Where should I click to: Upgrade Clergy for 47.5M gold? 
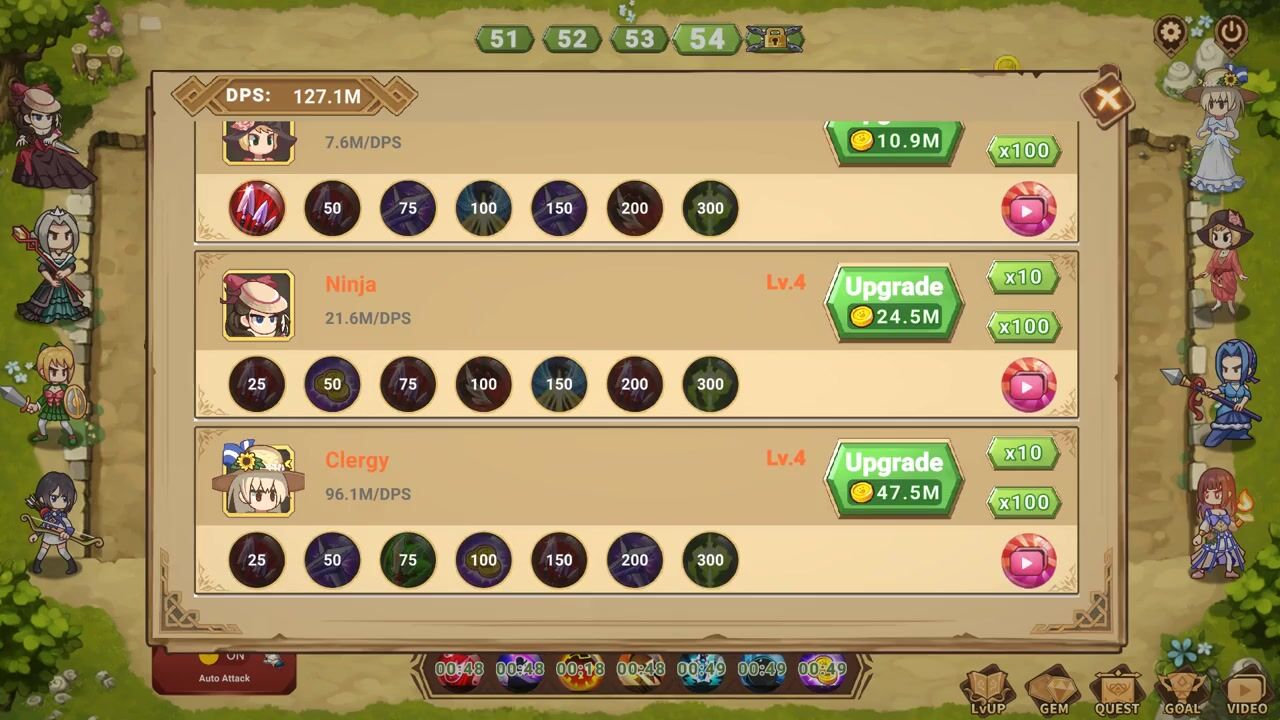(x=893, y=478)
